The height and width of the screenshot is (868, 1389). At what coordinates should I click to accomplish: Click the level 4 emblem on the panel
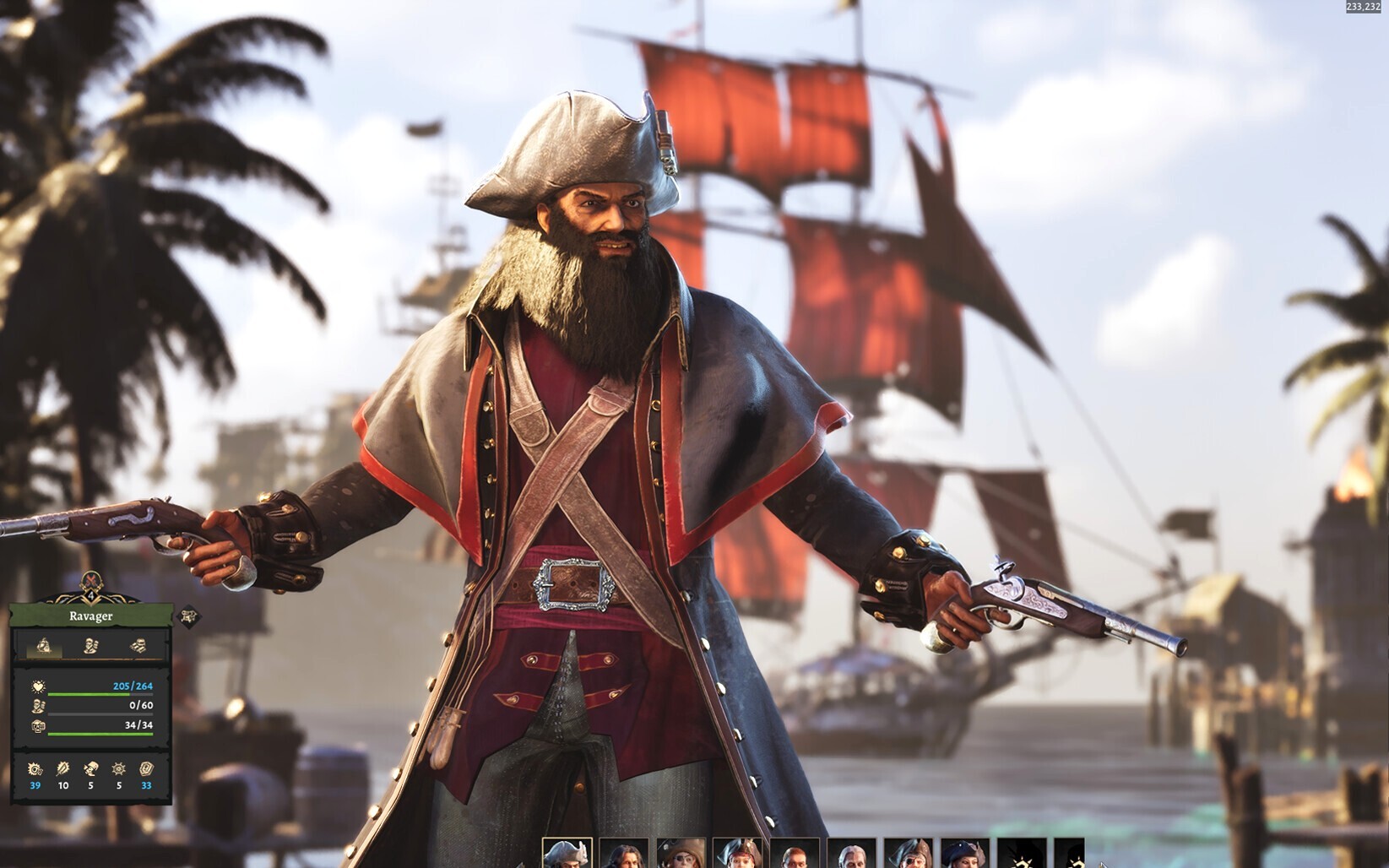91,595
